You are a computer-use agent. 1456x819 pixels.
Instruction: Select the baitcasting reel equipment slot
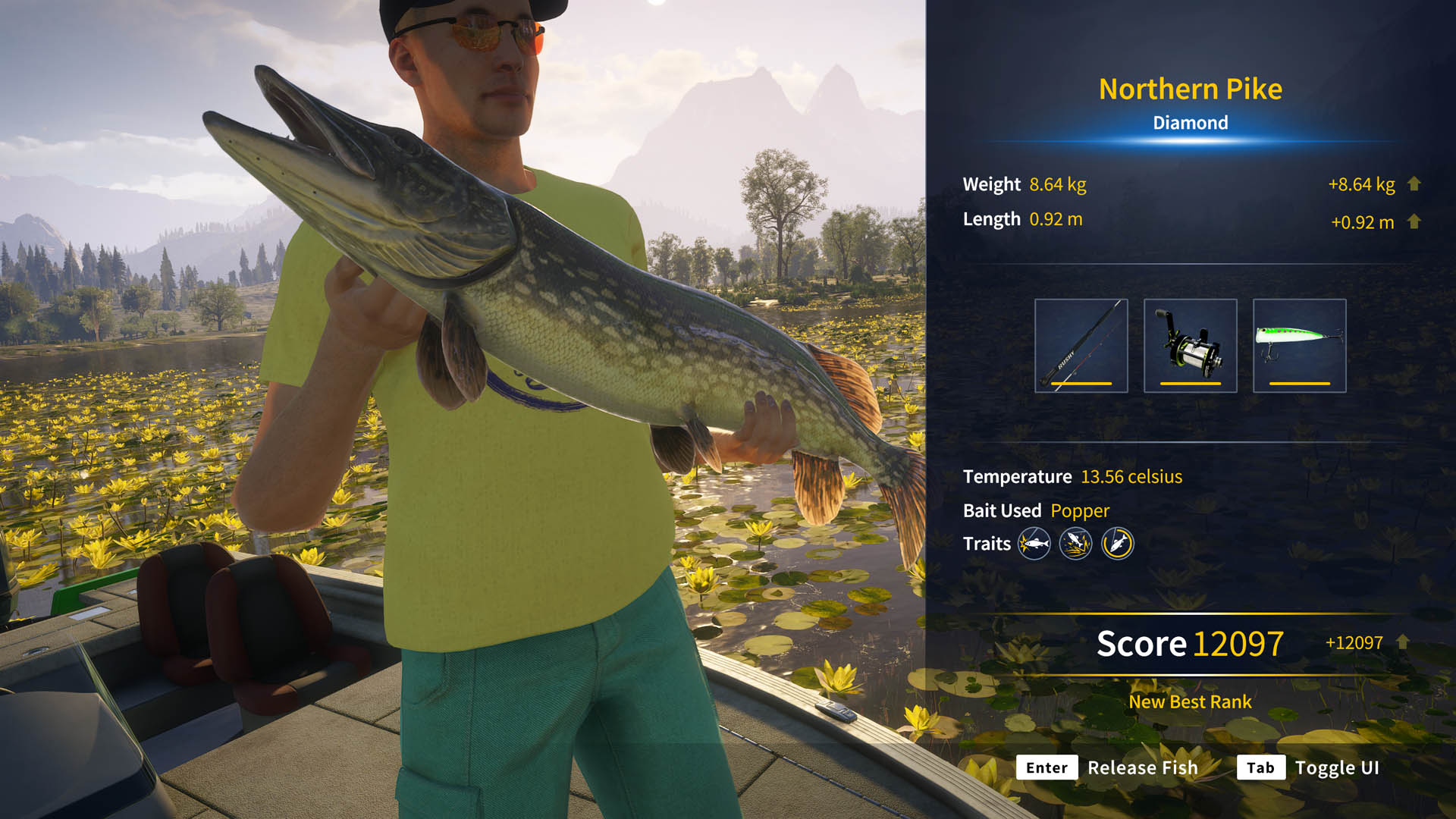[1190, 346]
